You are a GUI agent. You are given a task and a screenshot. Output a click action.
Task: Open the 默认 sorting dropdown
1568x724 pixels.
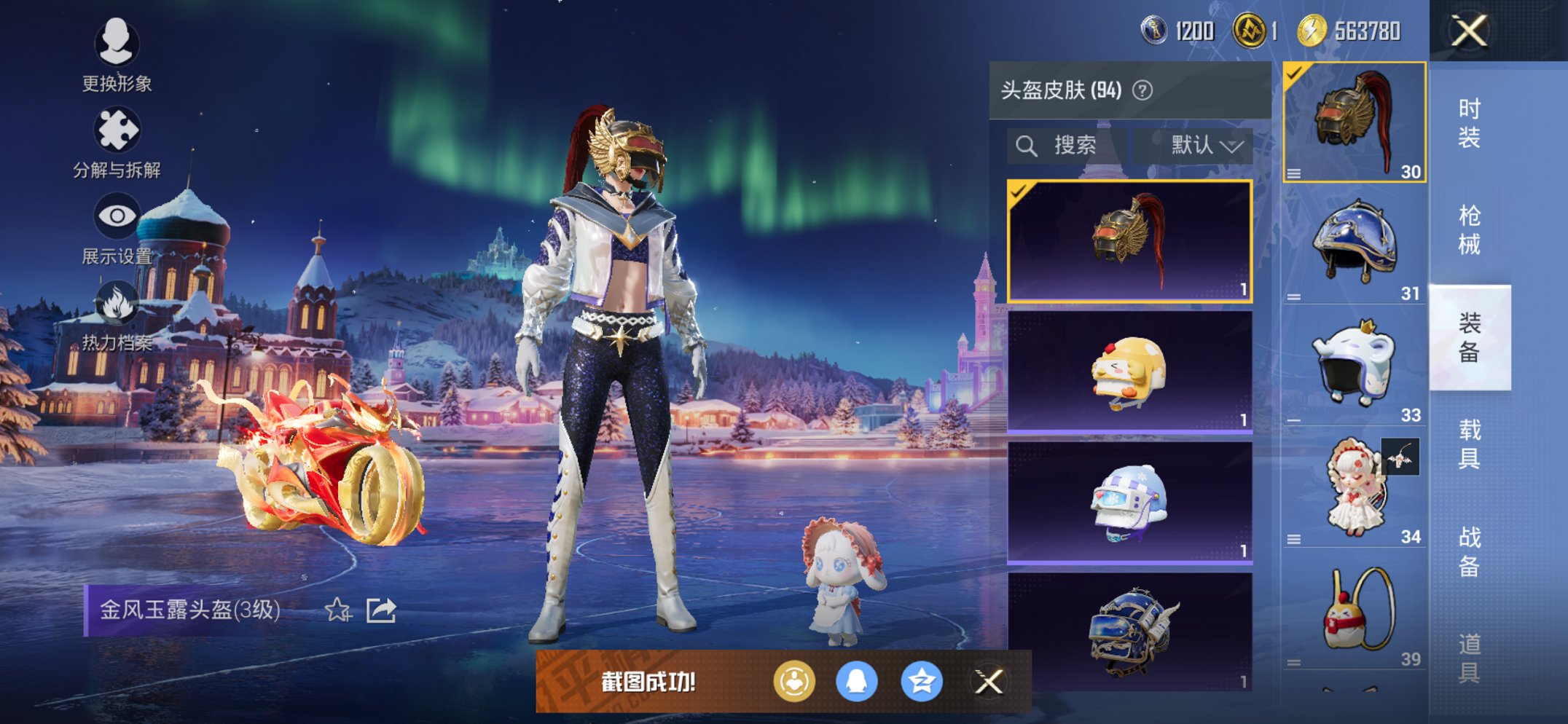(1200, 144)
